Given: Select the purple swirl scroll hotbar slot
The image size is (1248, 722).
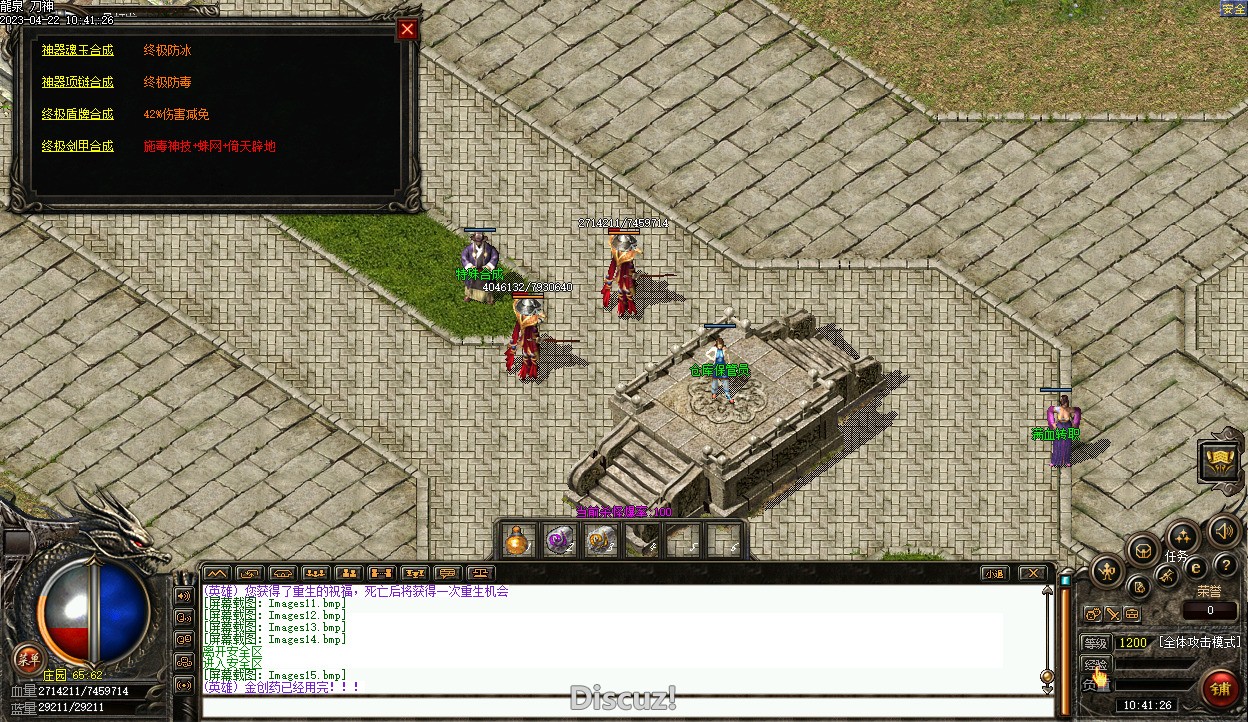Looking at the screenshot, I should [x=559, y=541].
